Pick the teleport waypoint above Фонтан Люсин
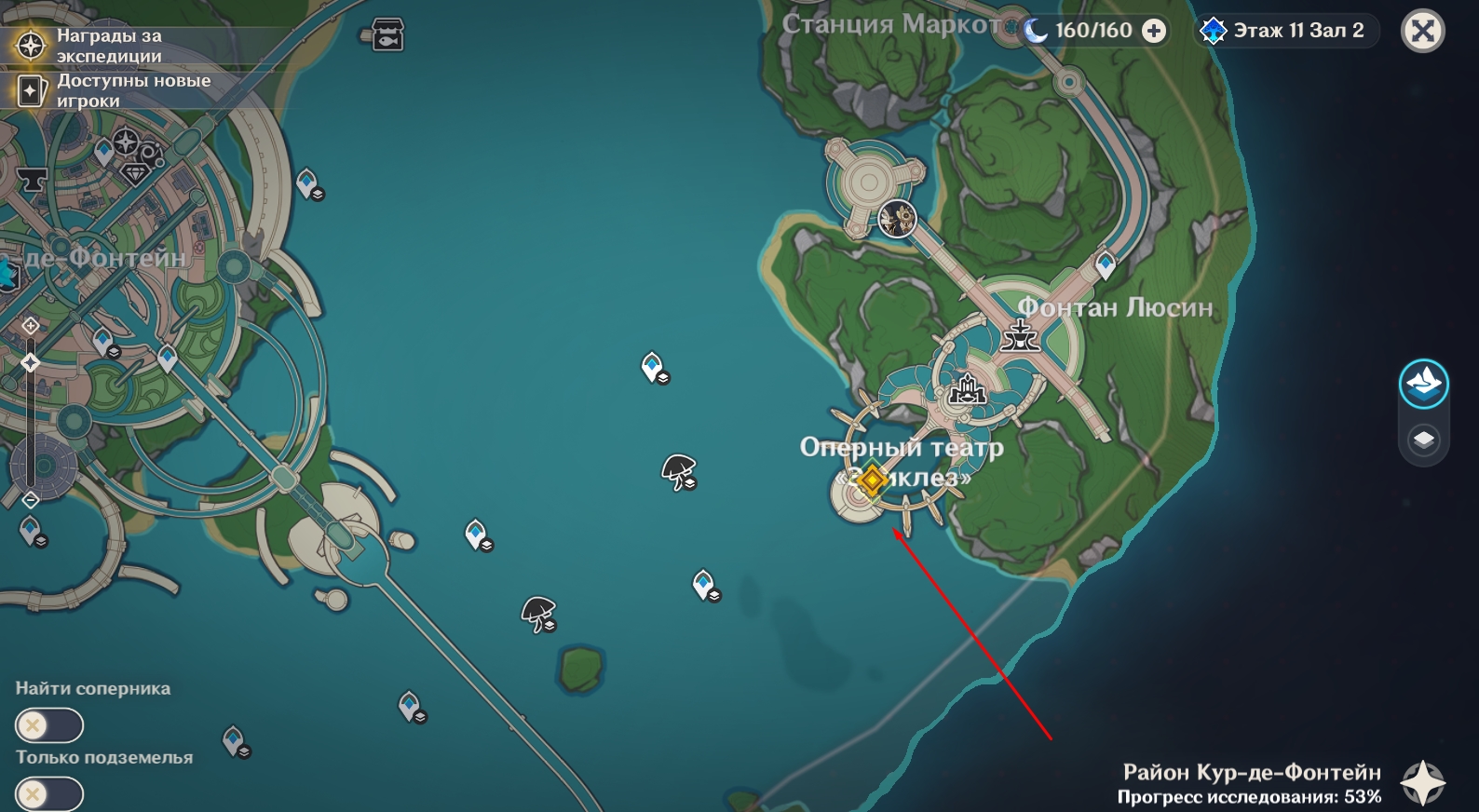1479x812 pixels. click(x=1106, y=264)
